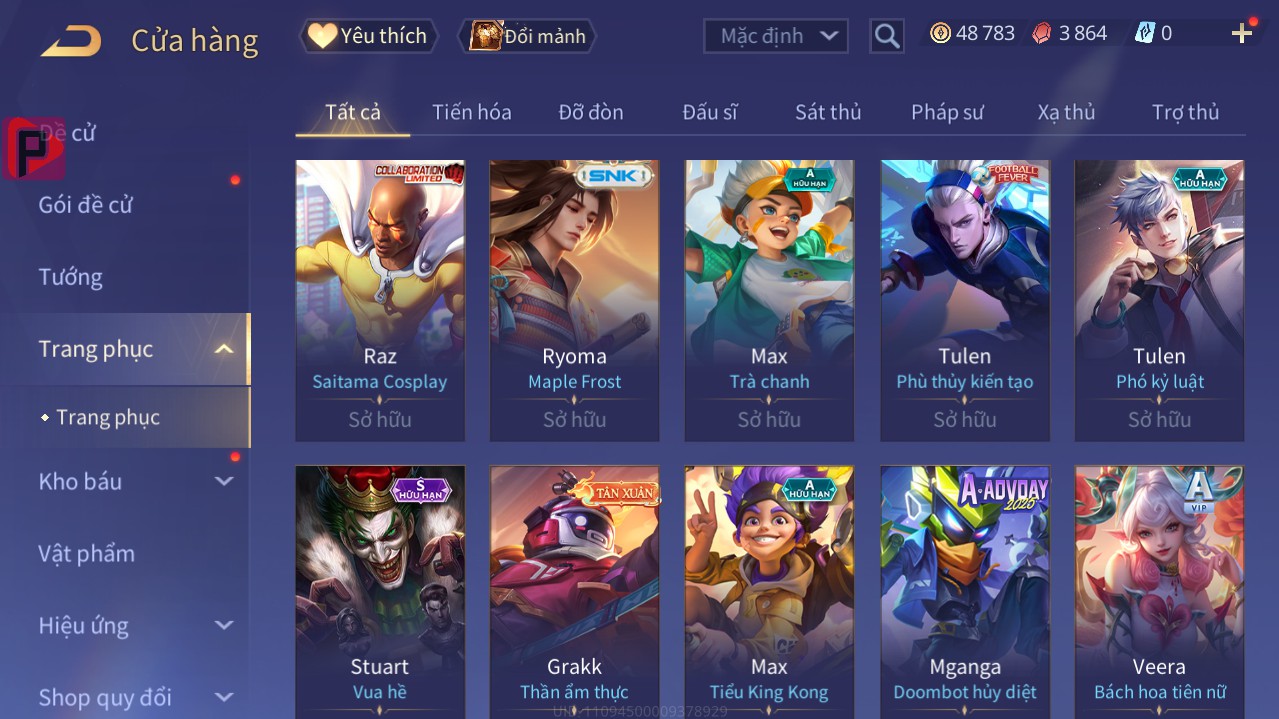Add currency with the plus button

click(1242, 34)
